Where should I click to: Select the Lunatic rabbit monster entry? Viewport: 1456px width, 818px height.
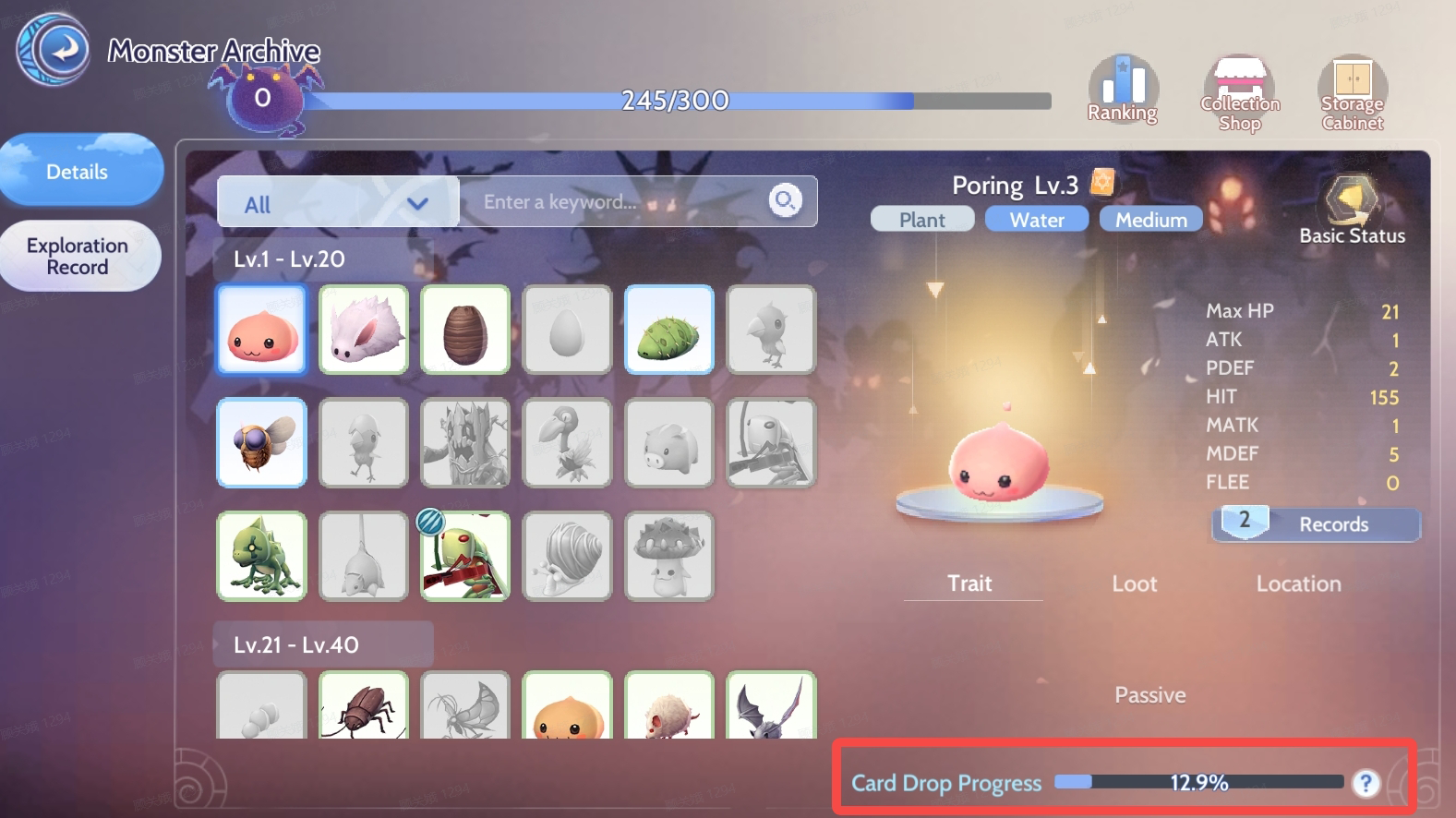point(363,330)
